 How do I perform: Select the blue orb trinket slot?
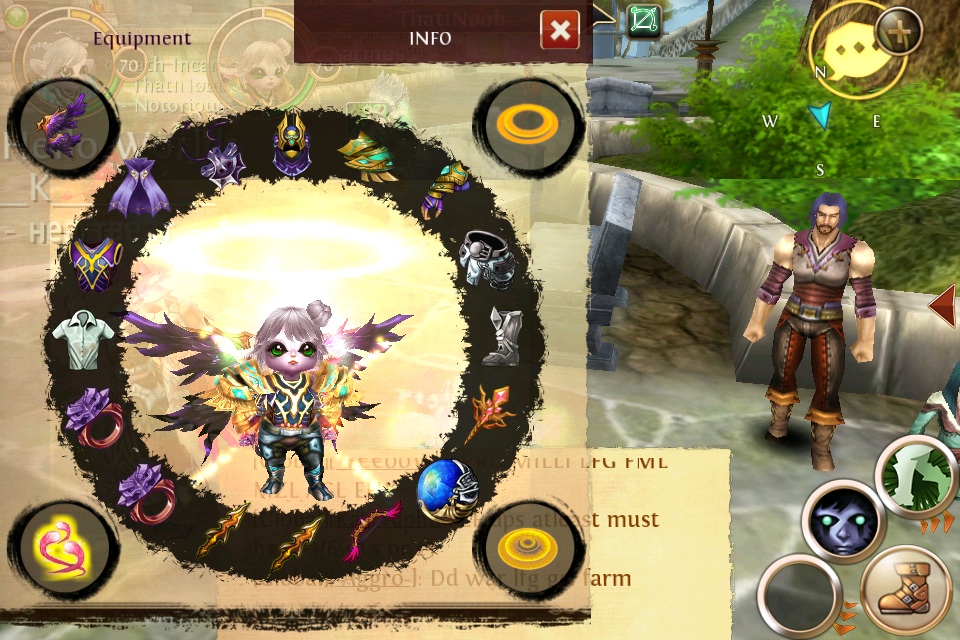[x=446, y=490]
